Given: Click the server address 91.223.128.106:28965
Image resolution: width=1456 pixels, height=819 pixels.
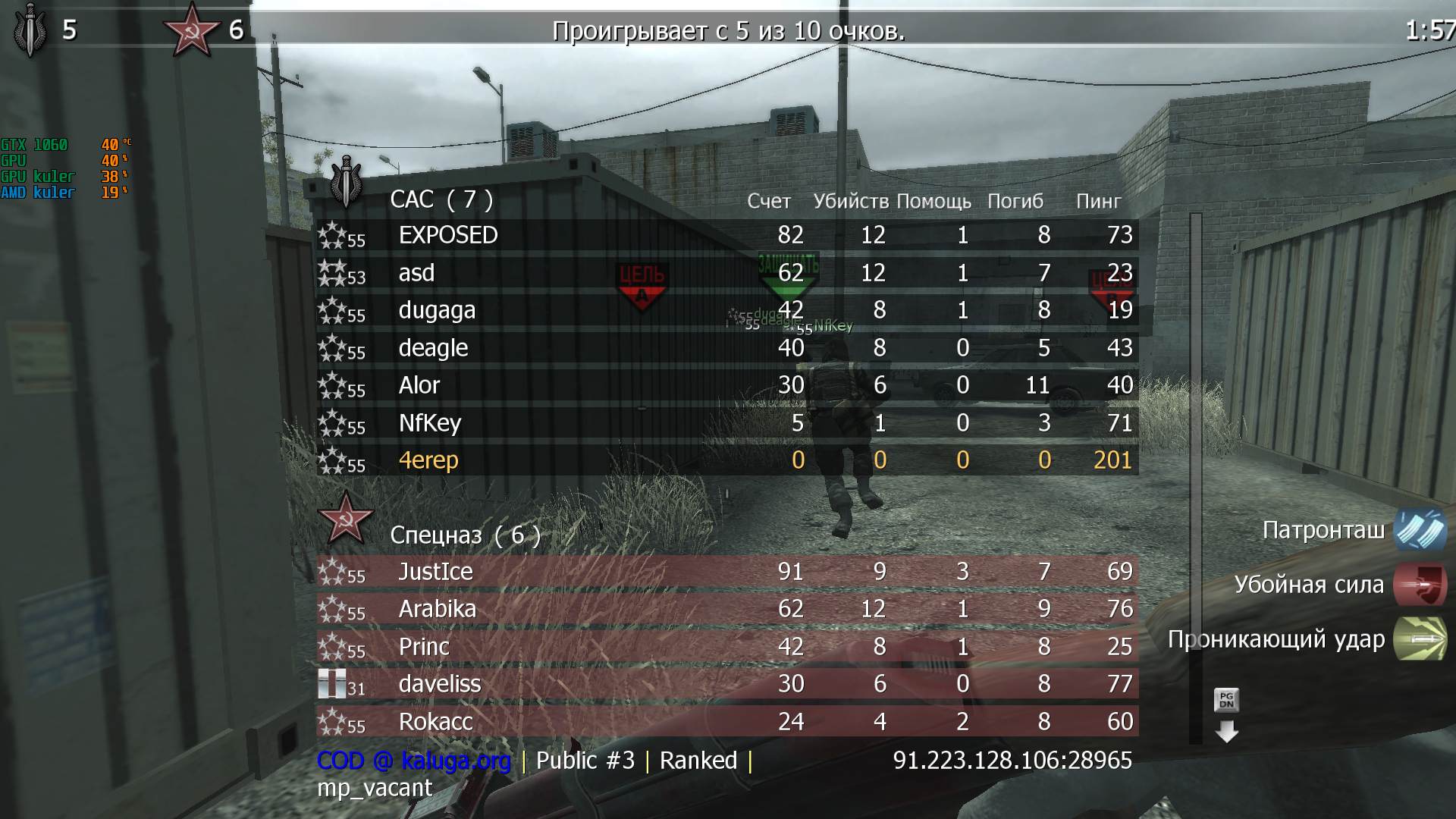Looking at the screenshot, I should pos(1012,760).
